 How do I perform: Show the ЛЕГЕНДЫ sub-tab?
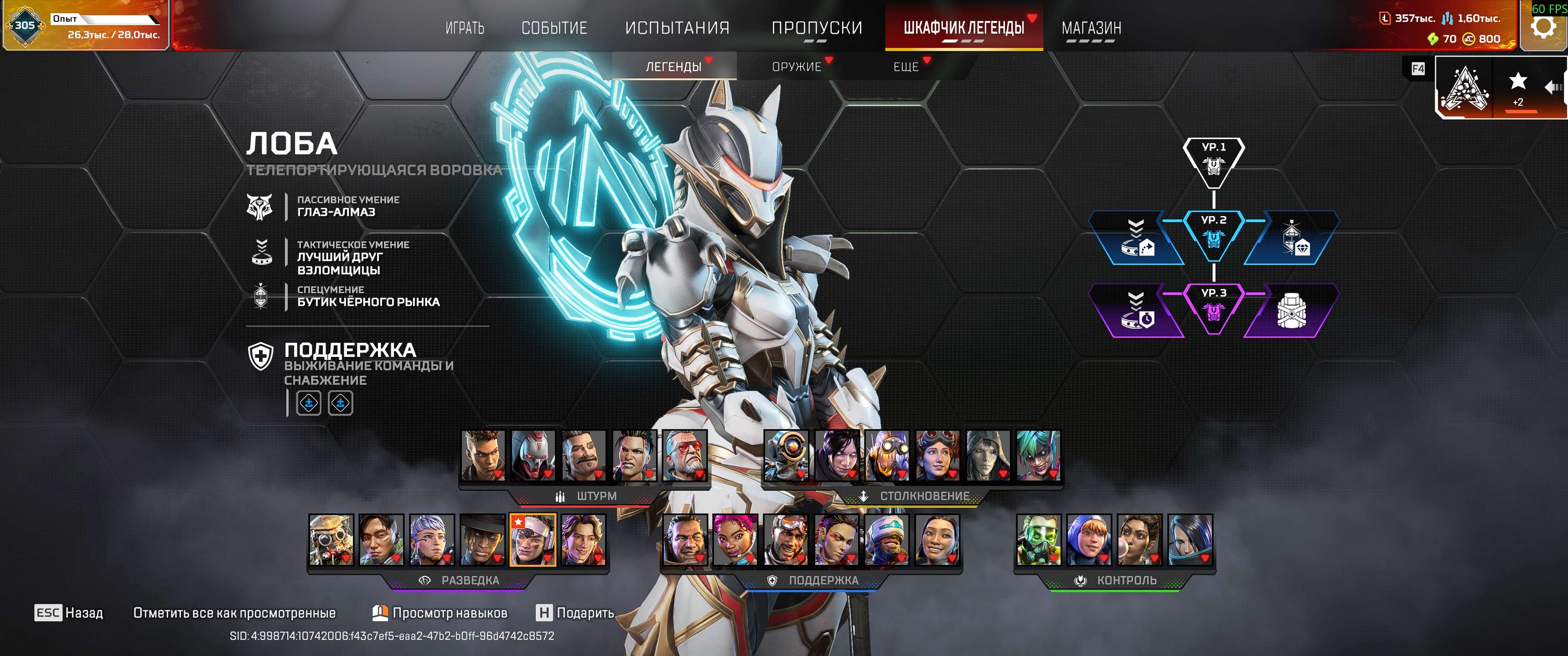pos(673,67)
